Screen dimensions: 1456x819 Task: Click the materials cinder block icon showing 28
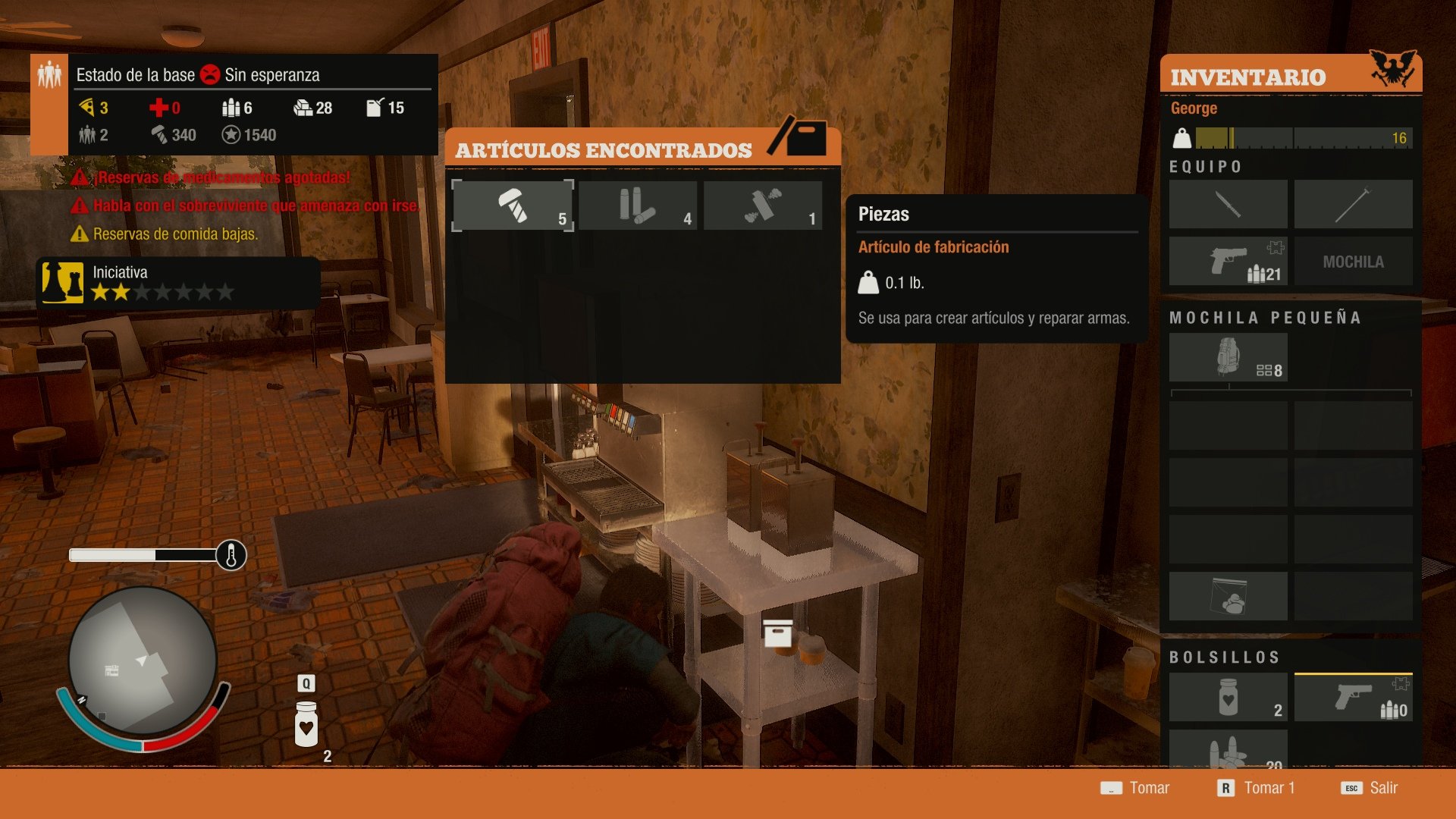tap(303, 108)
